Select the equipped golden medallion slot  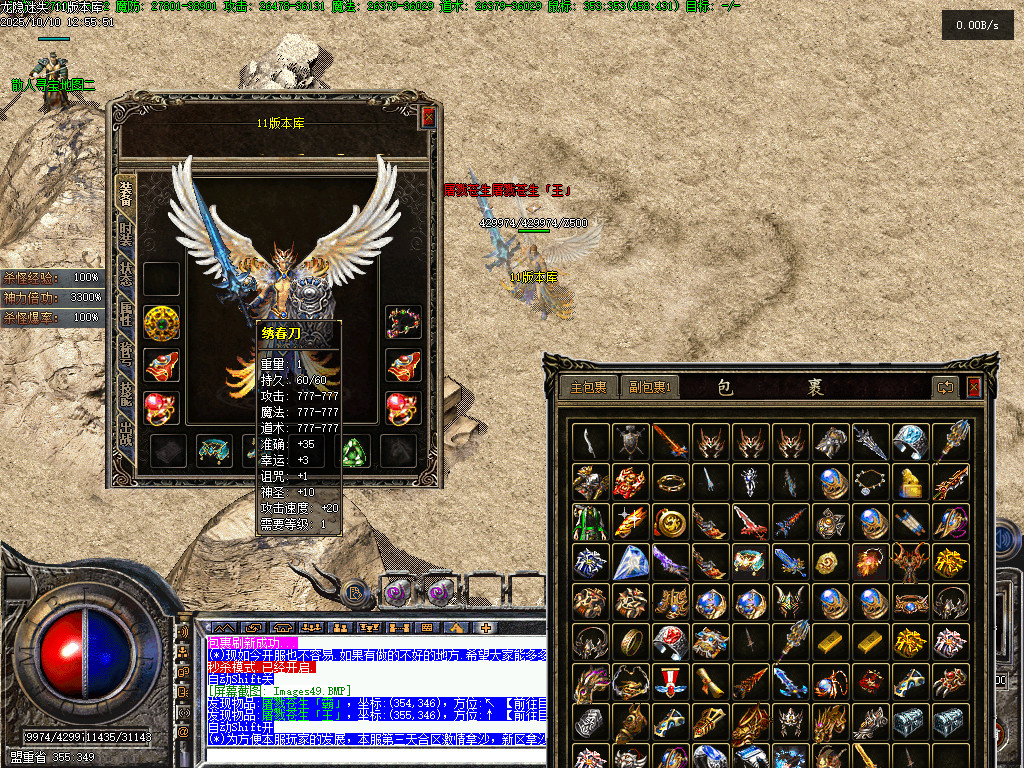(x=161, y=322)
